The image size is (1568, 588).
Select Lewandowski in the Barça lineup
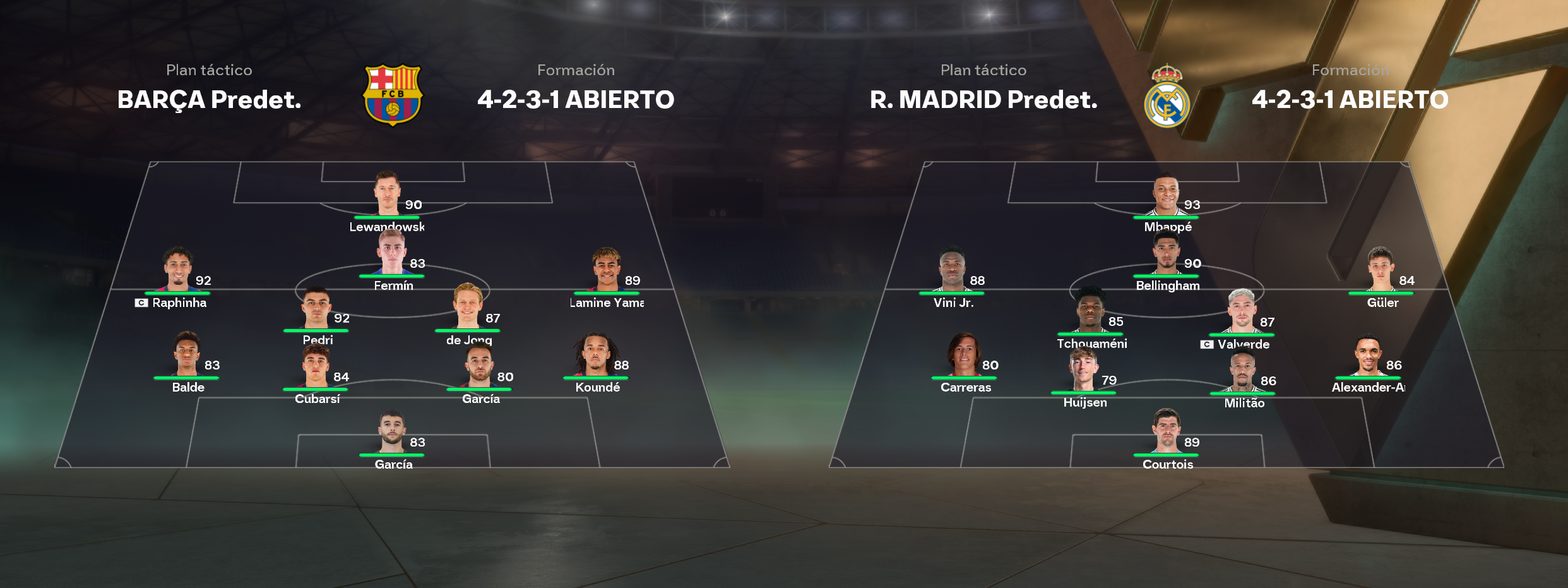click(x=387, y=195)
